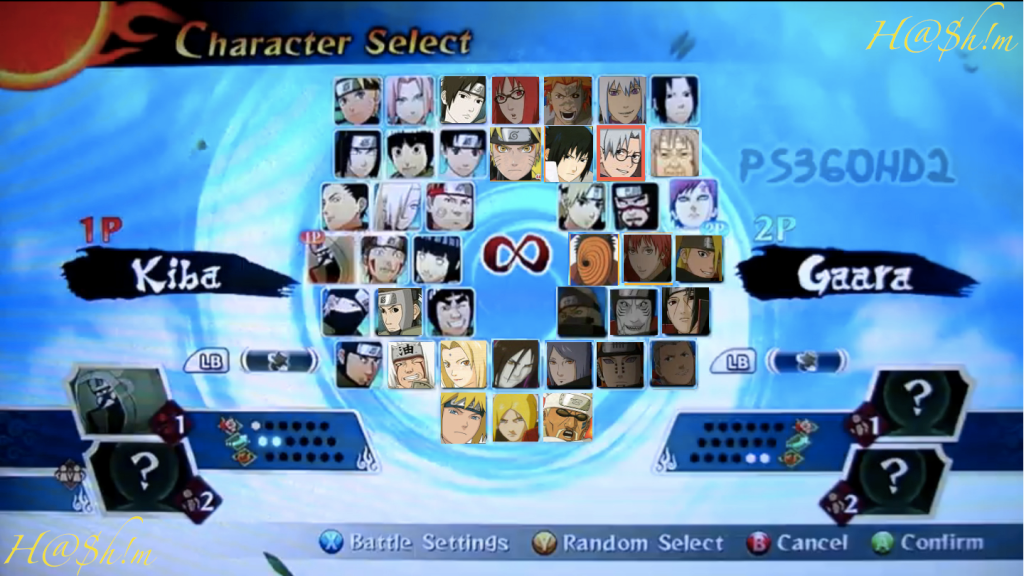
Task: Choose Tobi's orange spiral mask tile
Action: [x=593, y=259]
